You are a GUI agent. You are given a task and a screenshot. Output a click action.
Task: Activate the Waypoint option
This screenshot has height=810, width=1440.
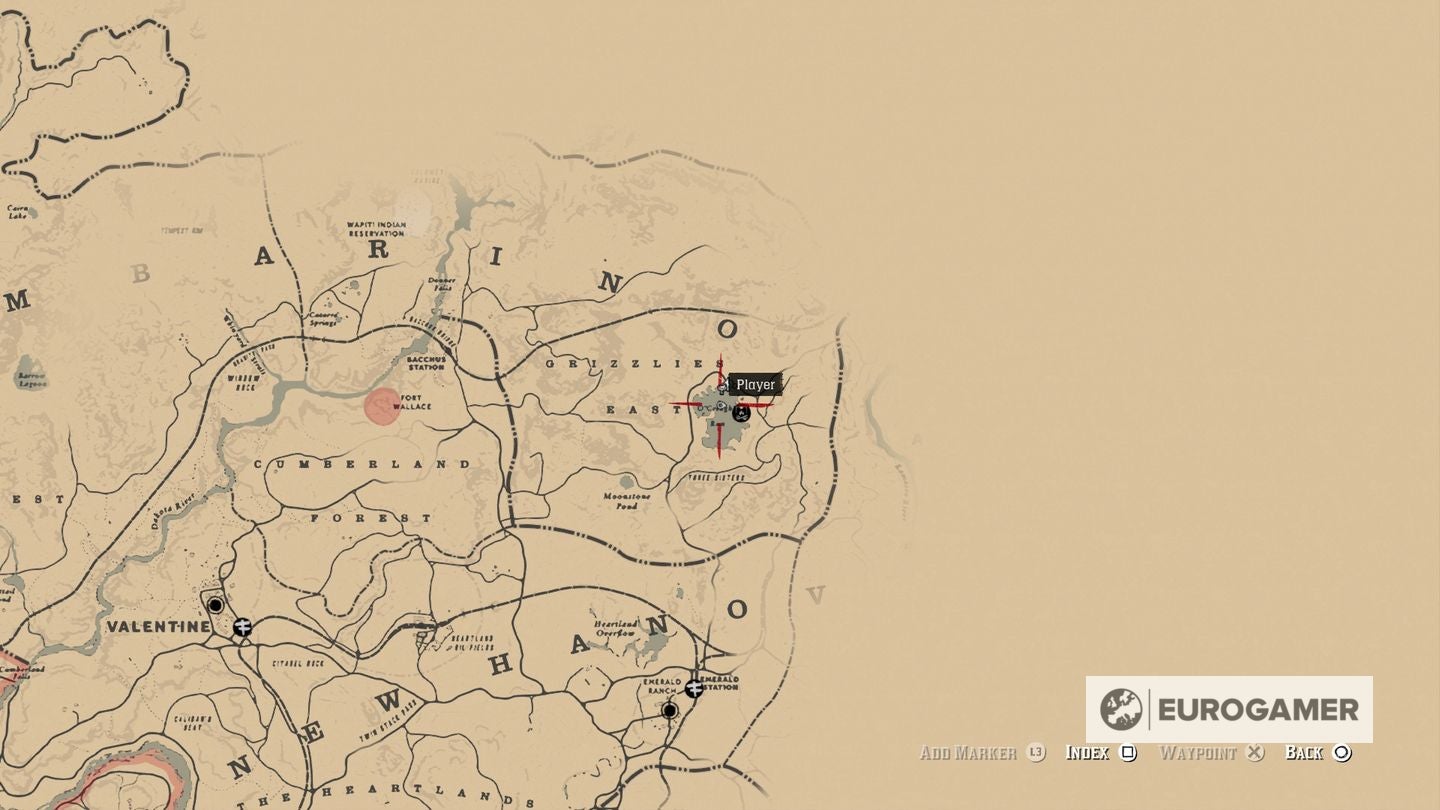[1200, 753]
